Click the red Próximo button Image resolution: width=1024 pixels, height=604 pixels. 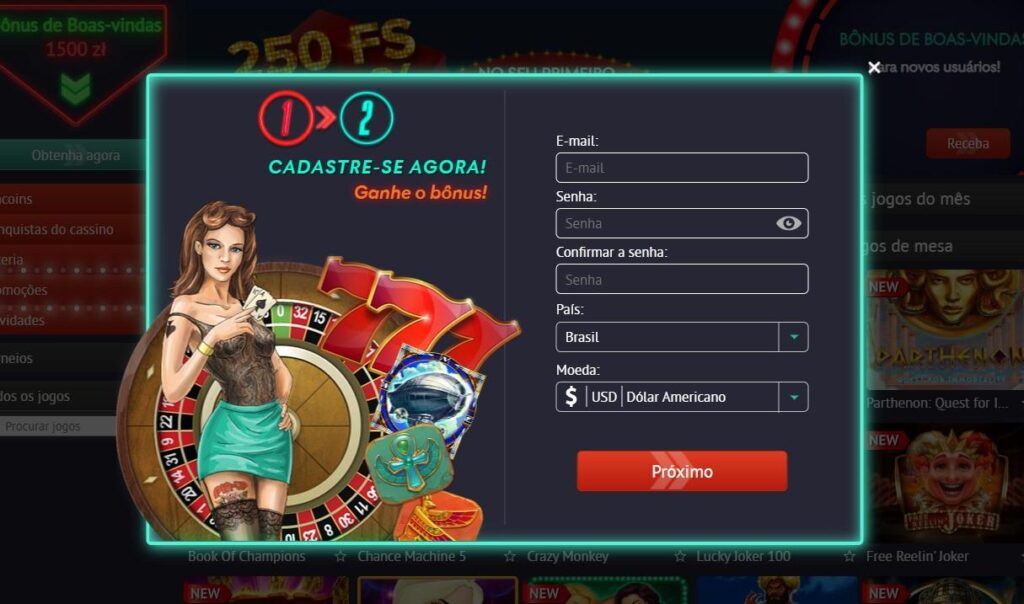point(681,471)
